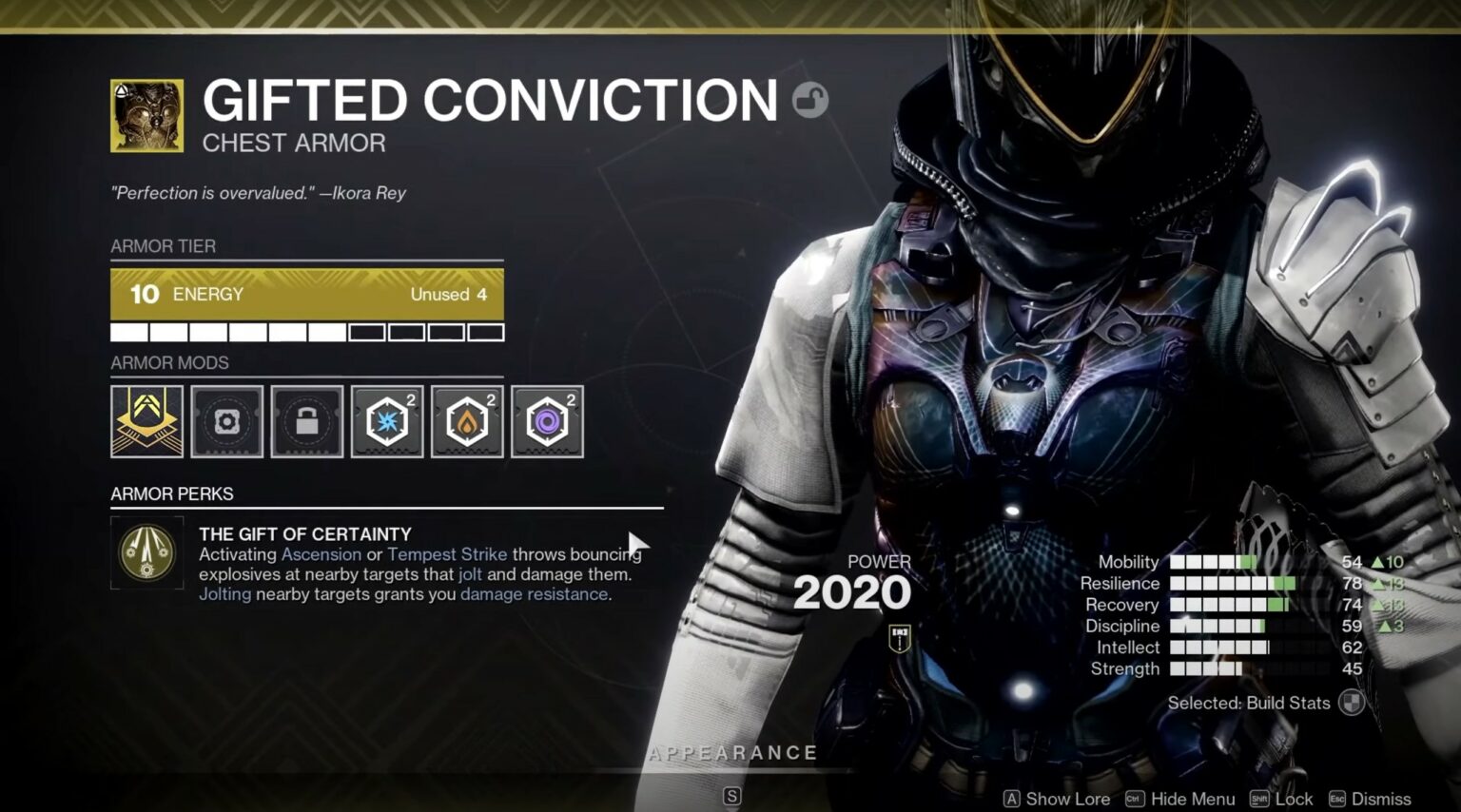Open the shader slot with the camera icon
The image size is (1461, 812).
click(x=227, y=421)
